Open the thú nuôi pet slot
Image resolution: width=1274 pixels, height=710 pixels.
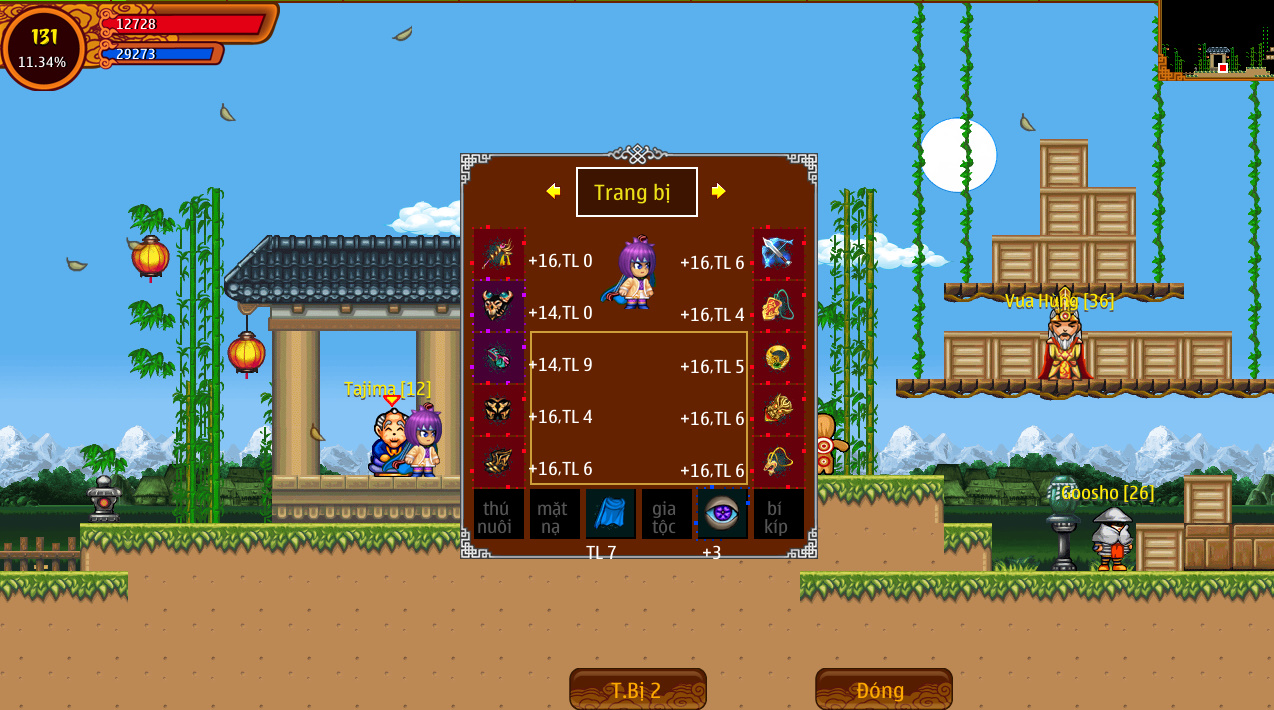click(x=498, y=514)
